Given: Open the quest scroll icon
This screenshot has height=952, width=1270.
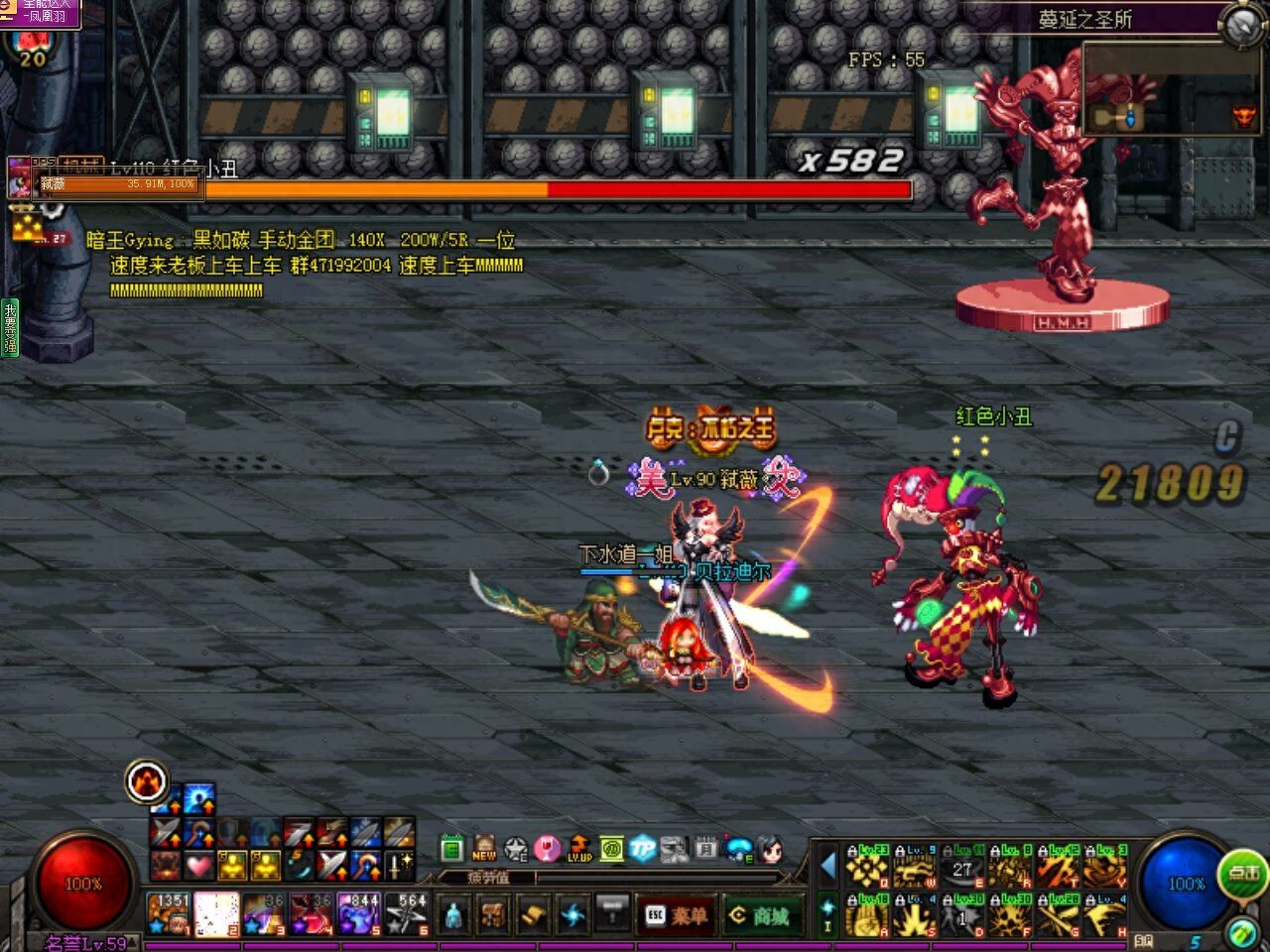Looking at the screenshot, I should click(533, 913).
